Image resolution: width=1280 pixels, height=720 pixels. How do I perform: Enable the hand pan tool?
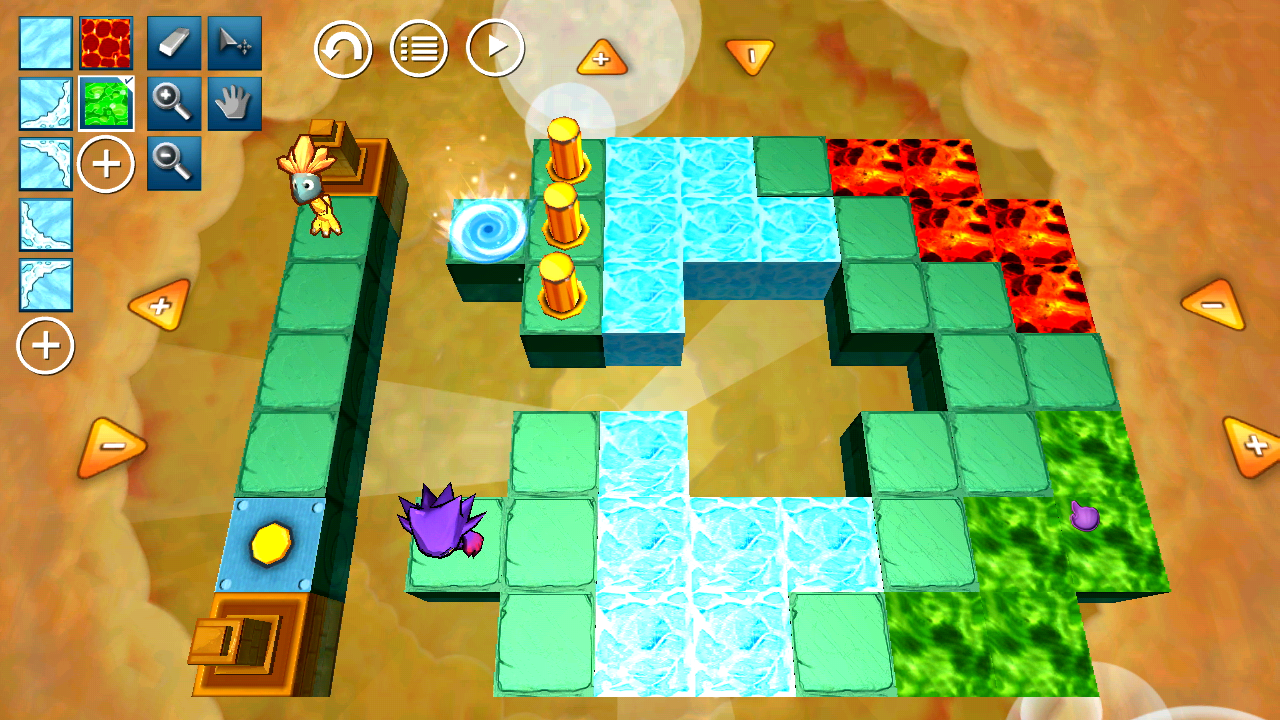point(235,104)
